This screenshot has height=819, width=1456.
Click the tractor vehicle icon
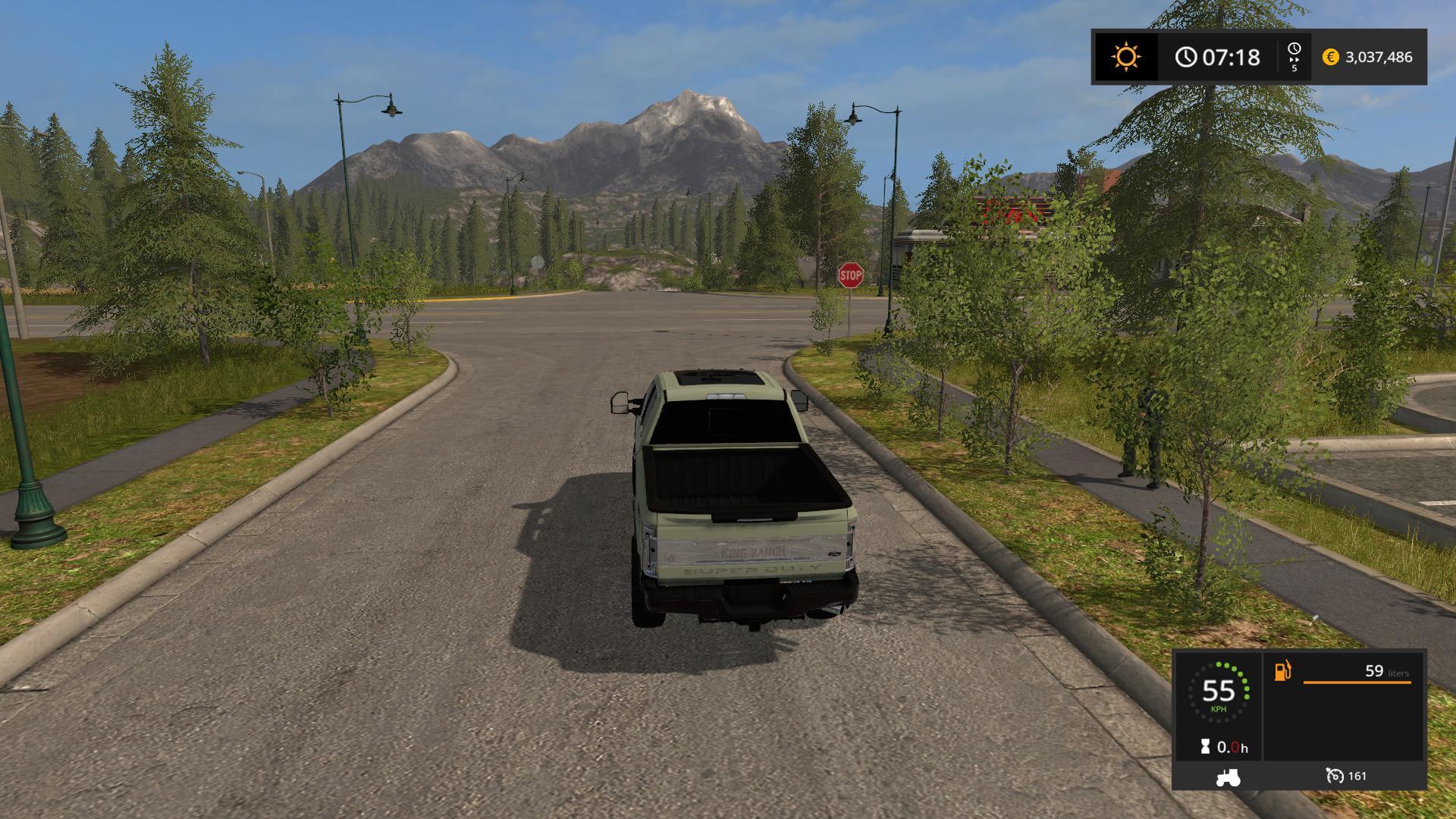1228,777
